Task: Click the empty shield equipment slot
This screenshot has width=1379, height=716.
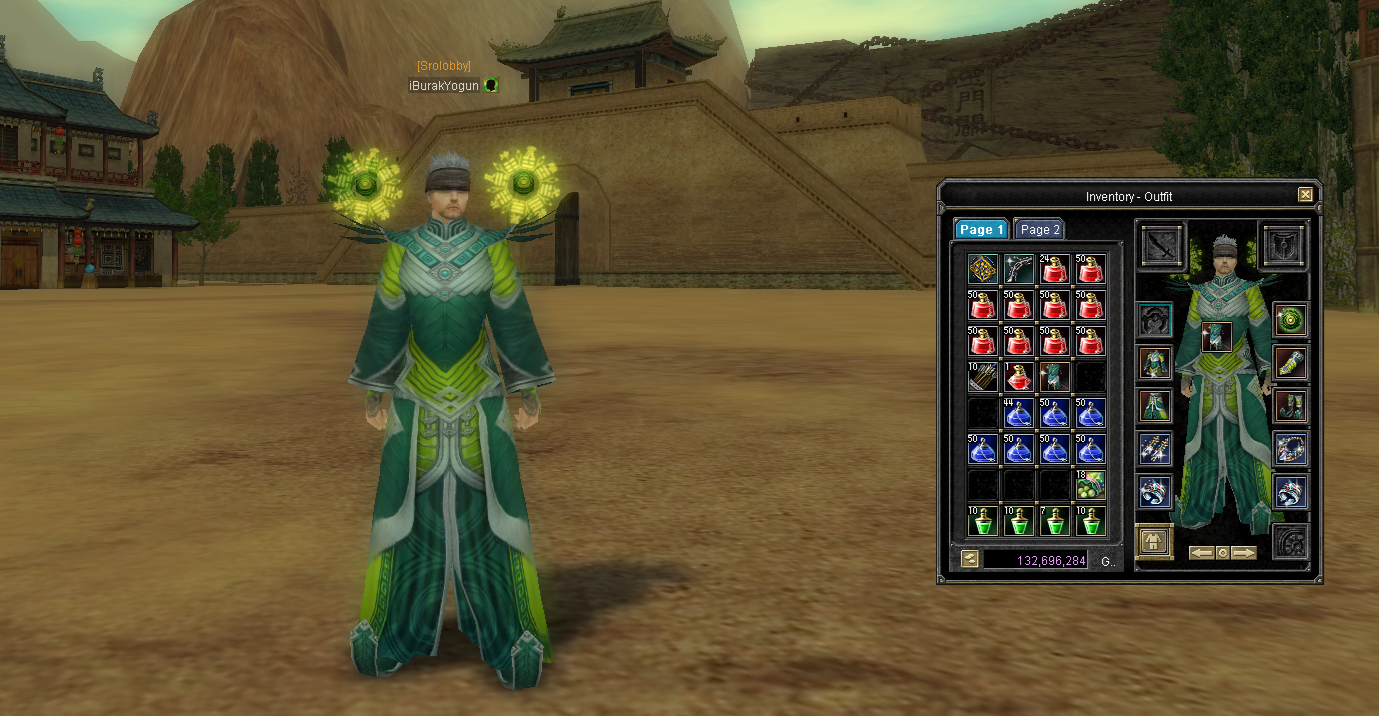Action: click(x=1282, y=245)
